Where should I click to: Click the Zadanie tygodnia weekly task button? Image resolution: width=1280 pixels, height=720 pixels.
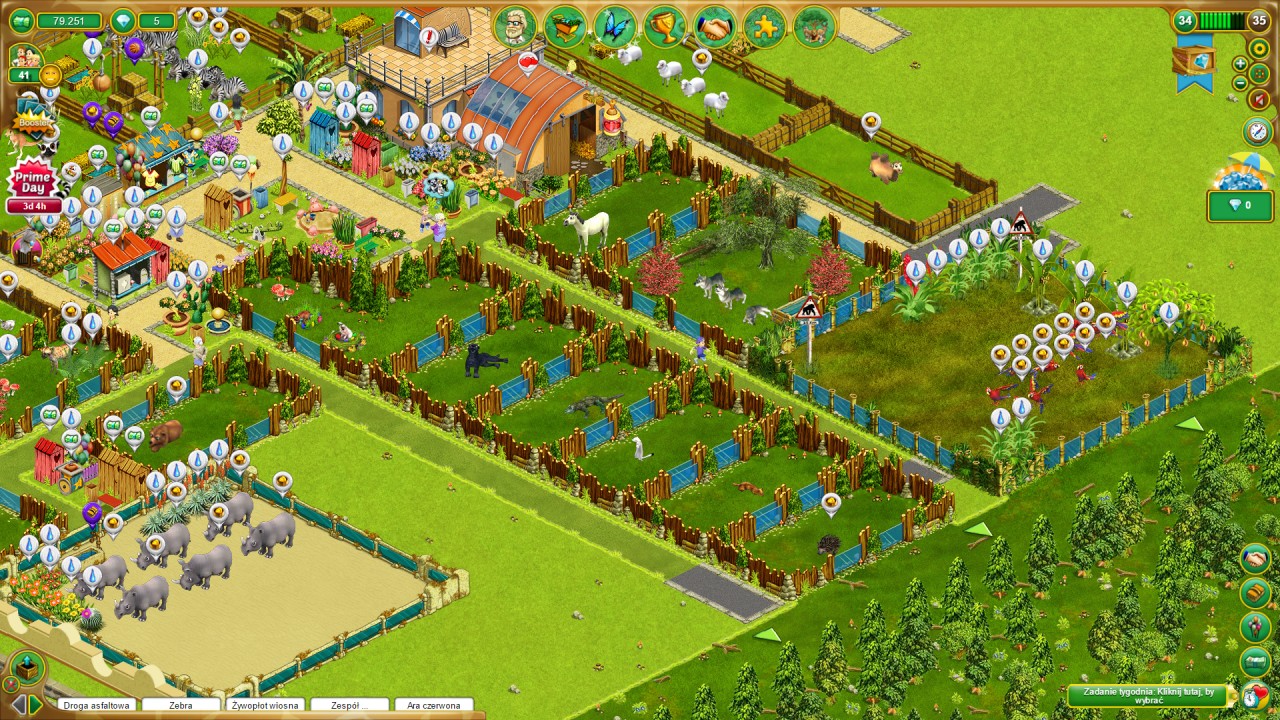[x=1147, y=695]
